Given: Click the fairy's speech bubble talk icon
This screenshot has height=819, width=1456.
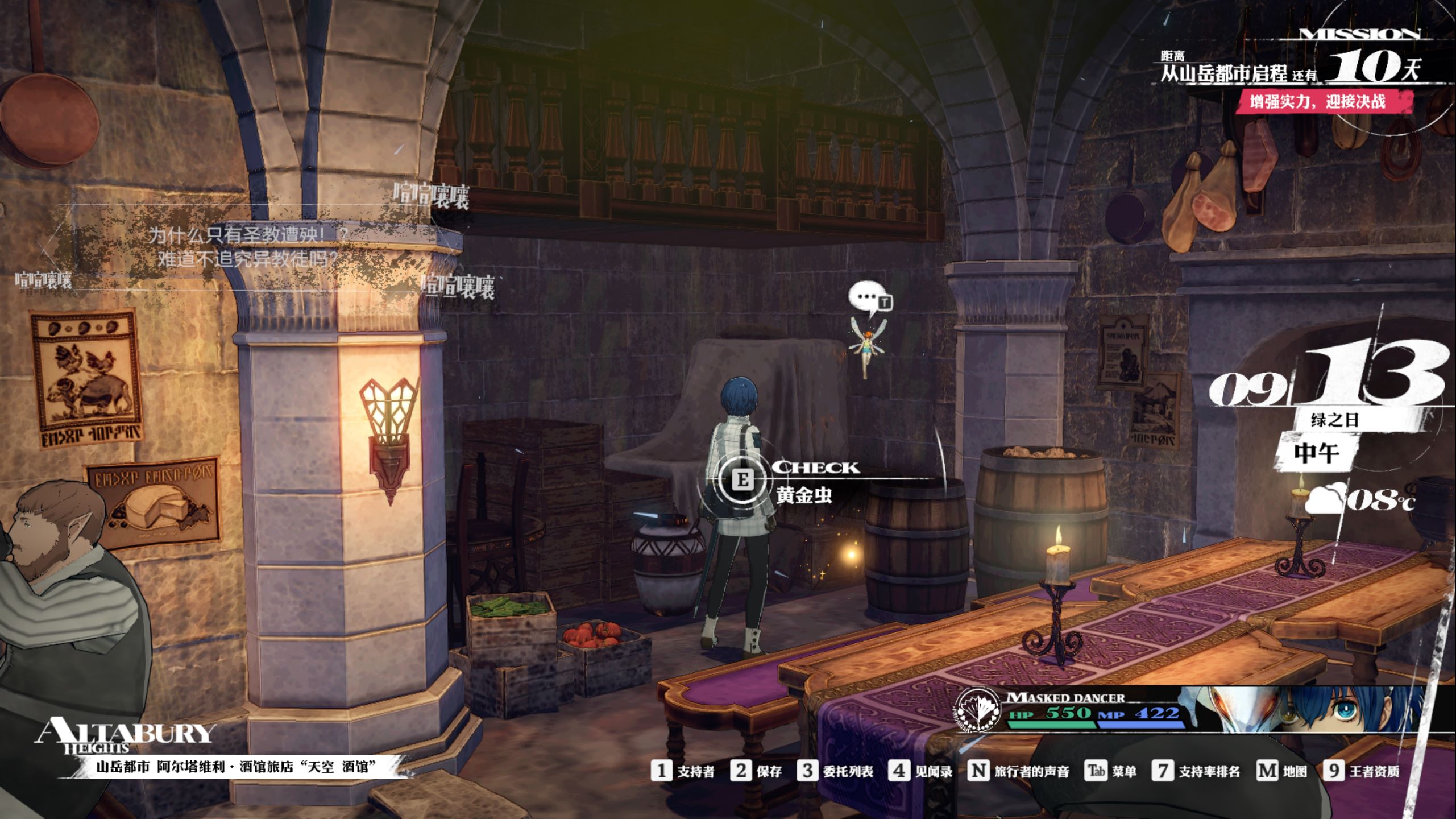Looking at the screenshot, I should [869, 299].
